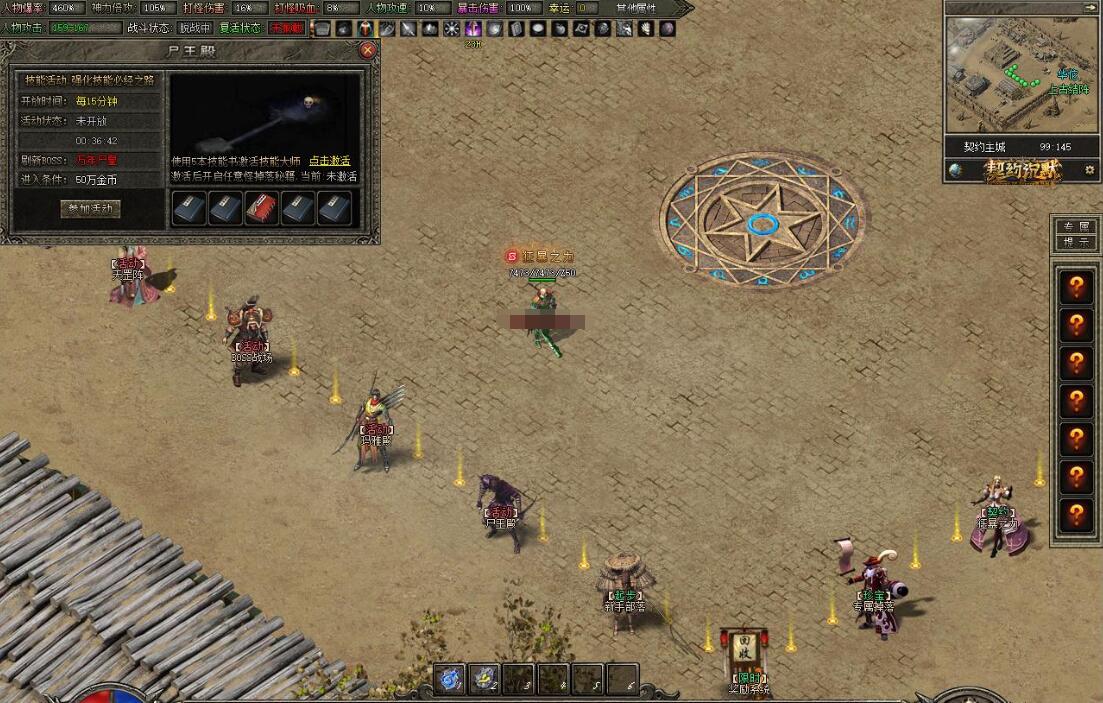Use hotbar slot 2 item
The width and height of the screenshot is (1103, 703).
click(x=486, y=679)
